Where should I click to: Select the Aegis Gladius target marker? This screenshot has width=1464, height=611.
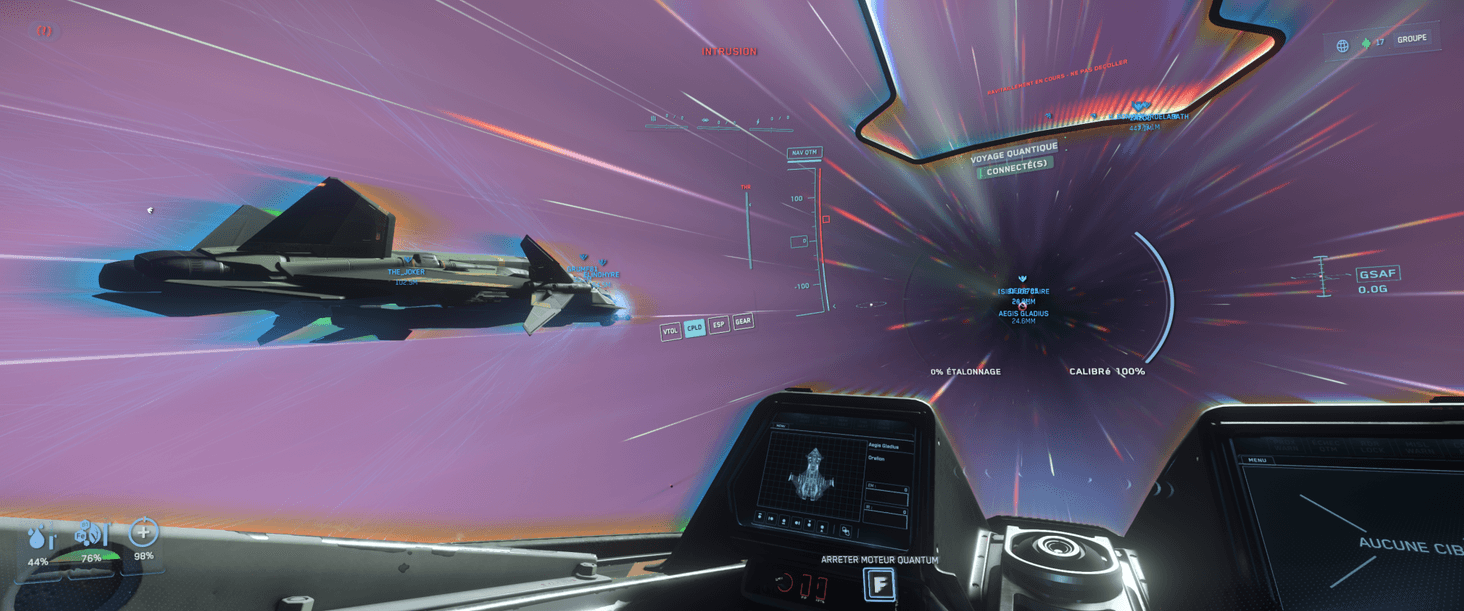(1023, 313)
